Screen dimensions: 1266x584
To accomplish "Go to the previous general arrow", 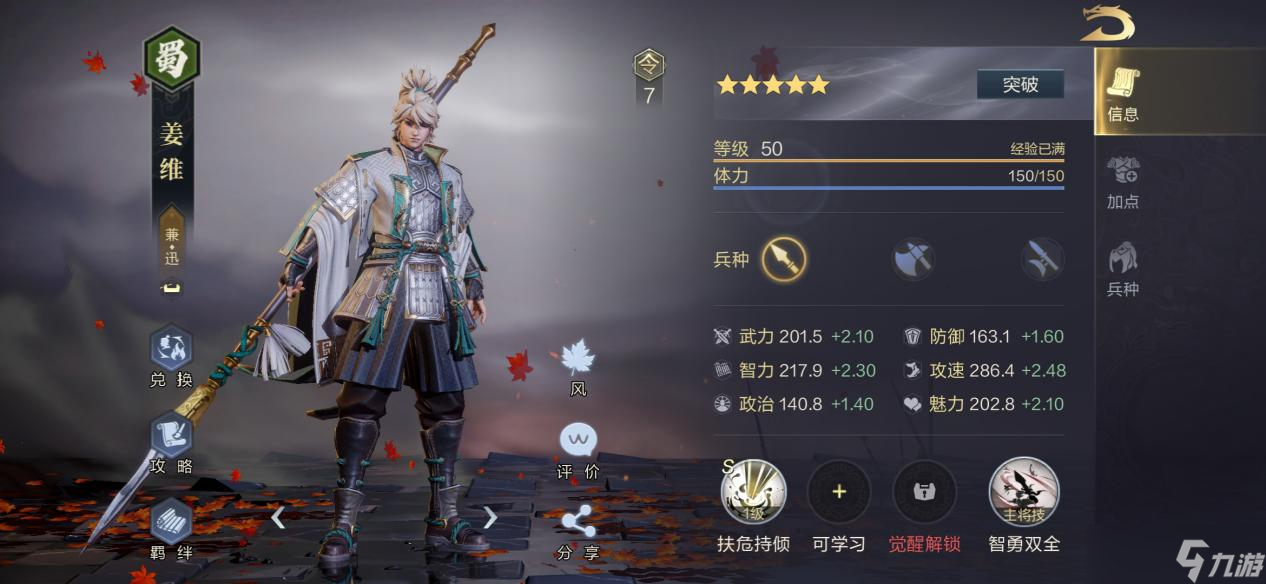I will tap(278, 517).
